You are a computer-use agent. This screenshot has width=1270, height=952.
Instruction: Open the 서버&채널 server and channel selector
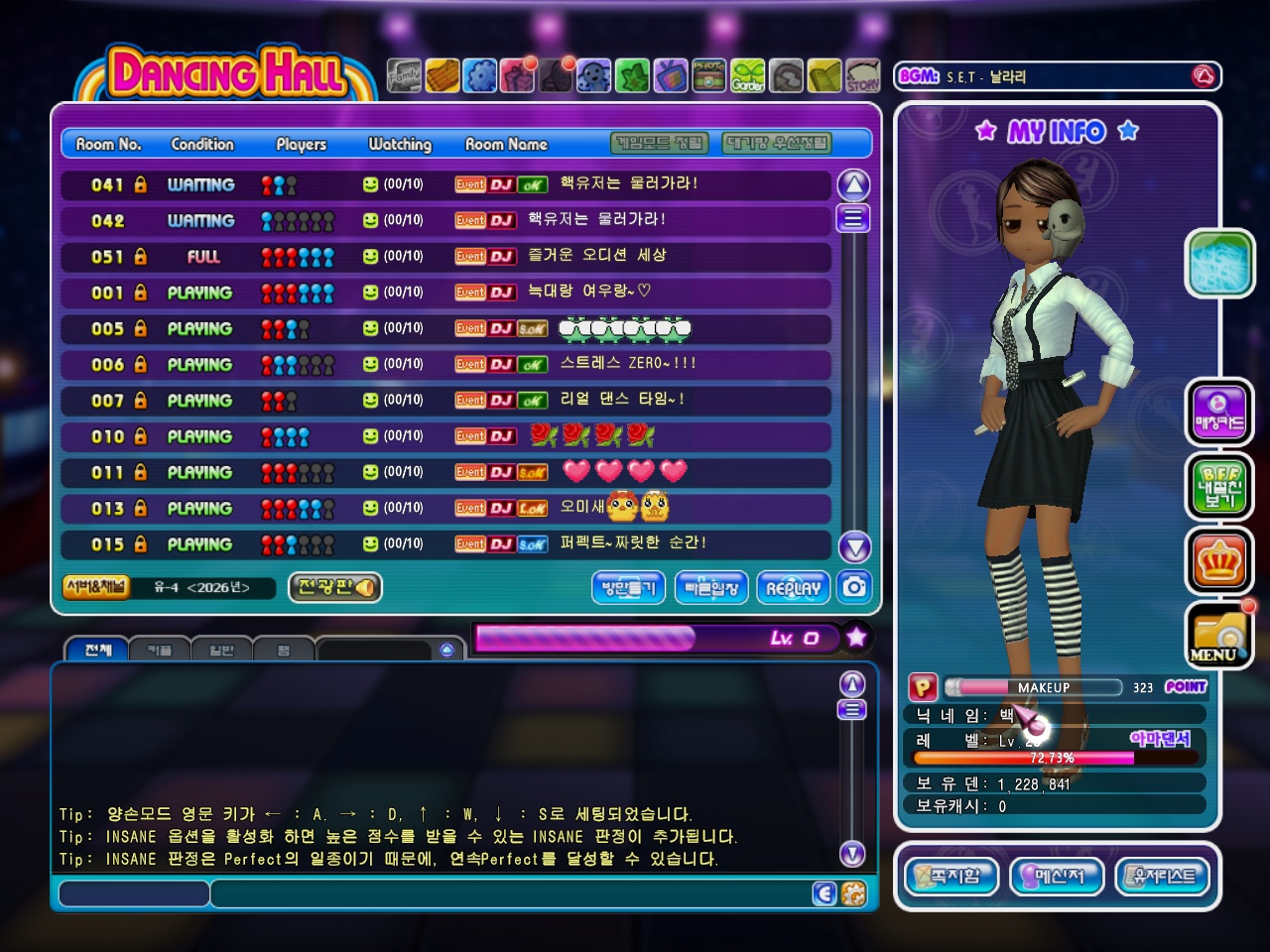click(x=95, y=587)
